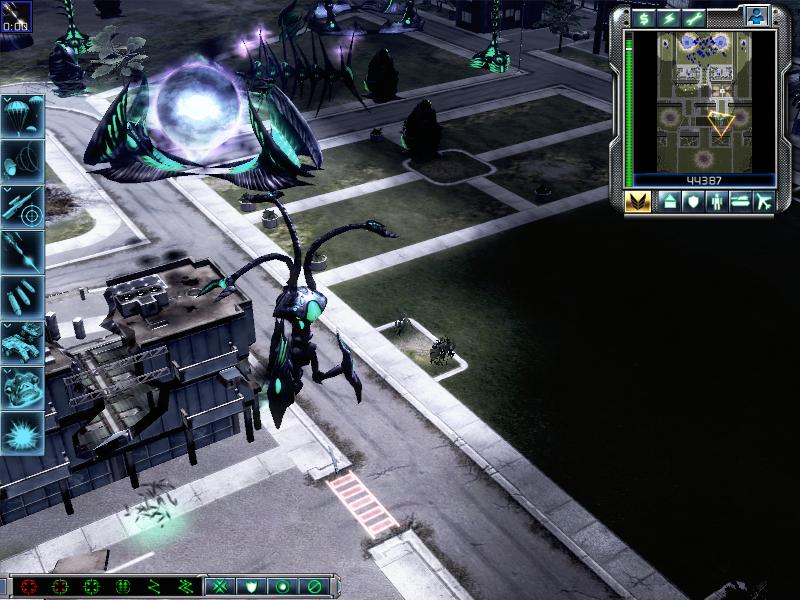Viewport: 800px width, 600px height.
Task: Switch to the aircraft production tab
Action: tap(765, 202)
